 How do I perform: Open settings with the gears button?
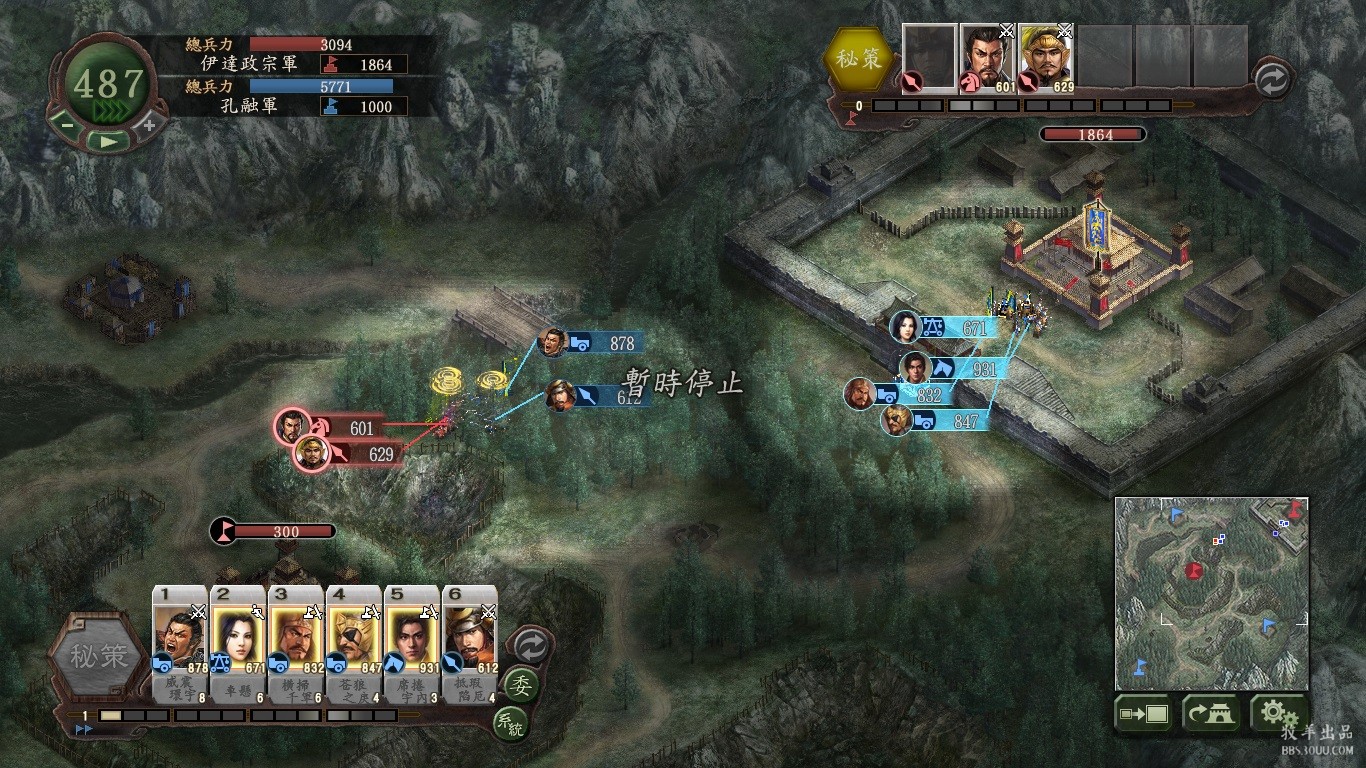(1278, 715)
